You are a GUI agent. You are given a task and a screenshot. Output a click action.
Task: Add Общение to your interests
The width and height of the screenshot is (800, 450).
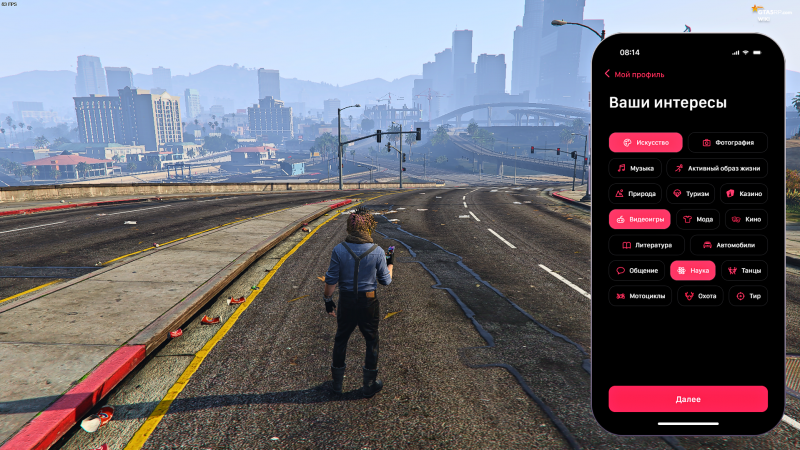pos(636,270)
